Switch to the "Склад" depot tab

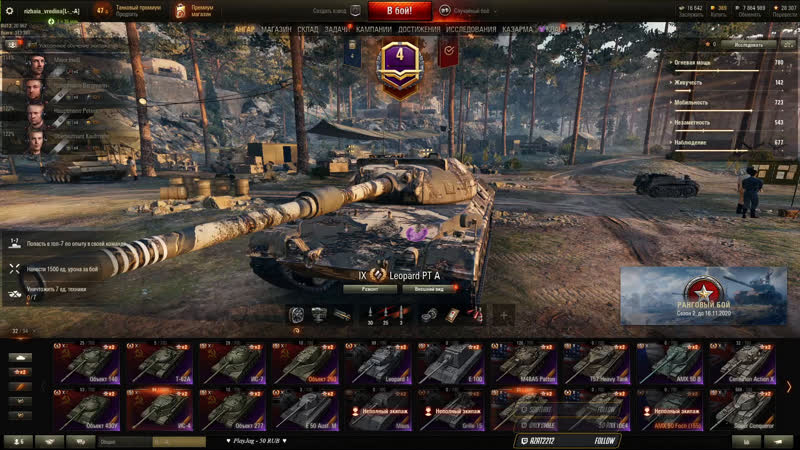pyautogui.click(x=308, y=30)
